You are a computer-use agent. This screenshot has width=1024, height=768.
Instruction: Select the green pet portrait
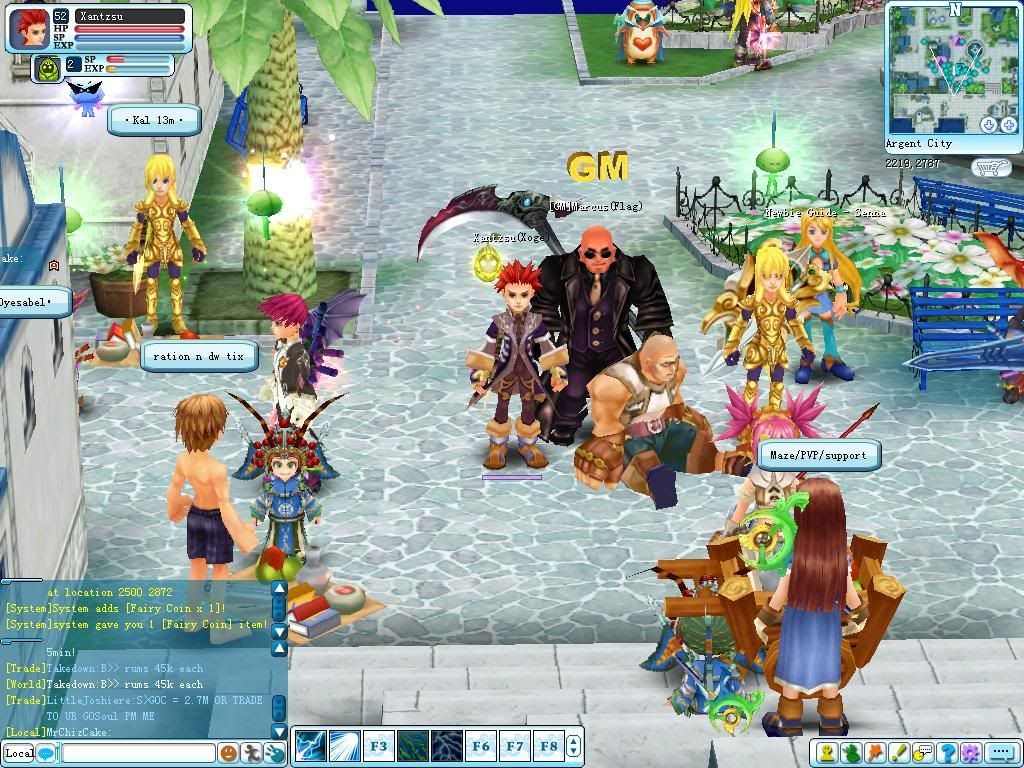coord(47,68)
